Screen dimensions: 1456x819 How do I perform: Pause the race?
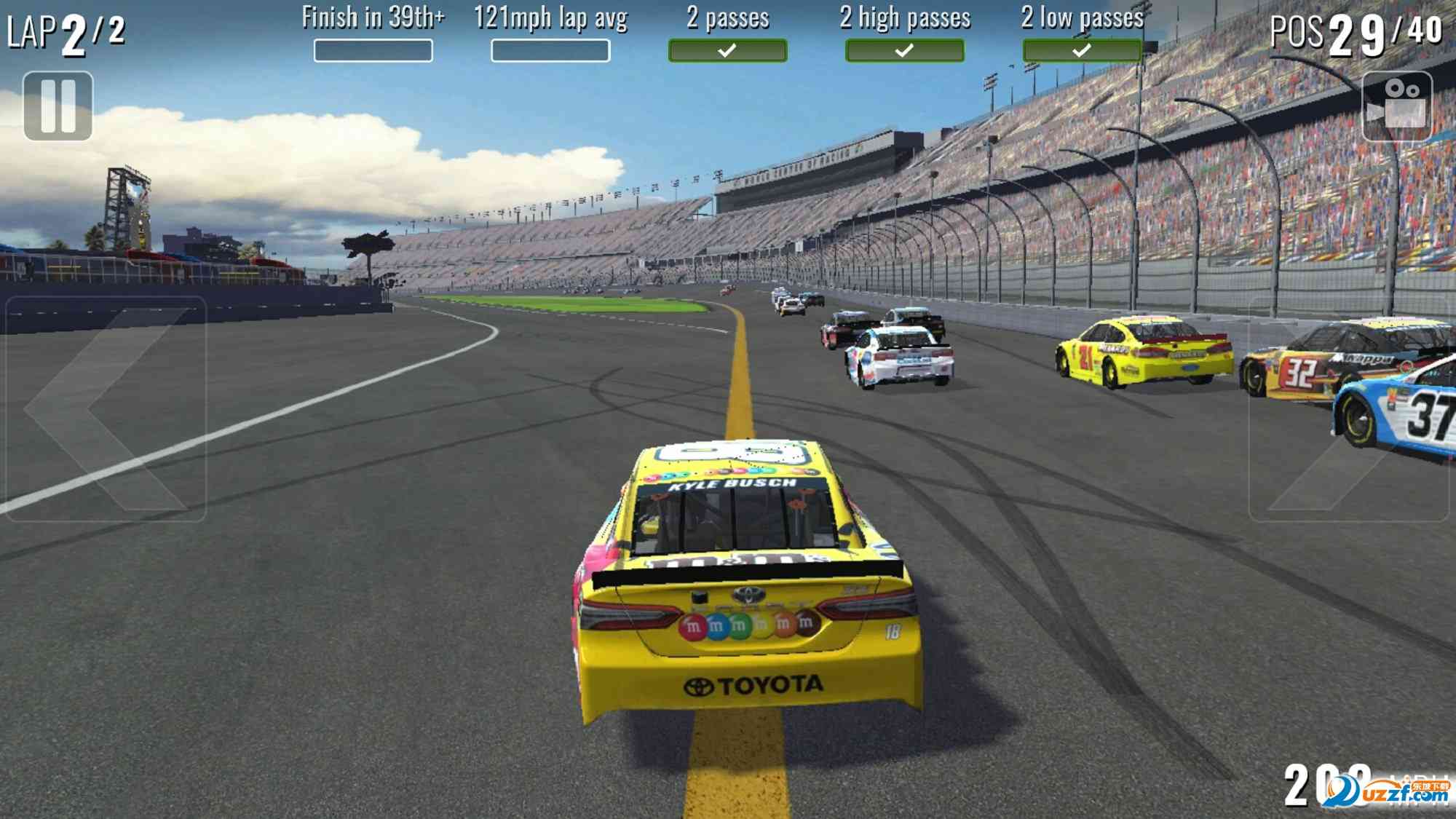click(58, 106)
